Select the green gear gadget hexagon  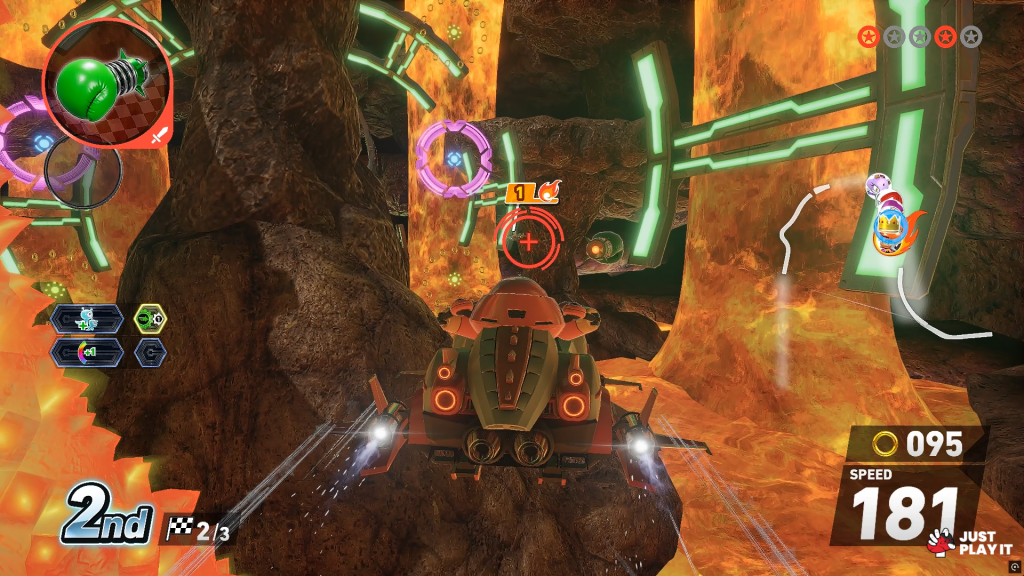pos(150,319)
